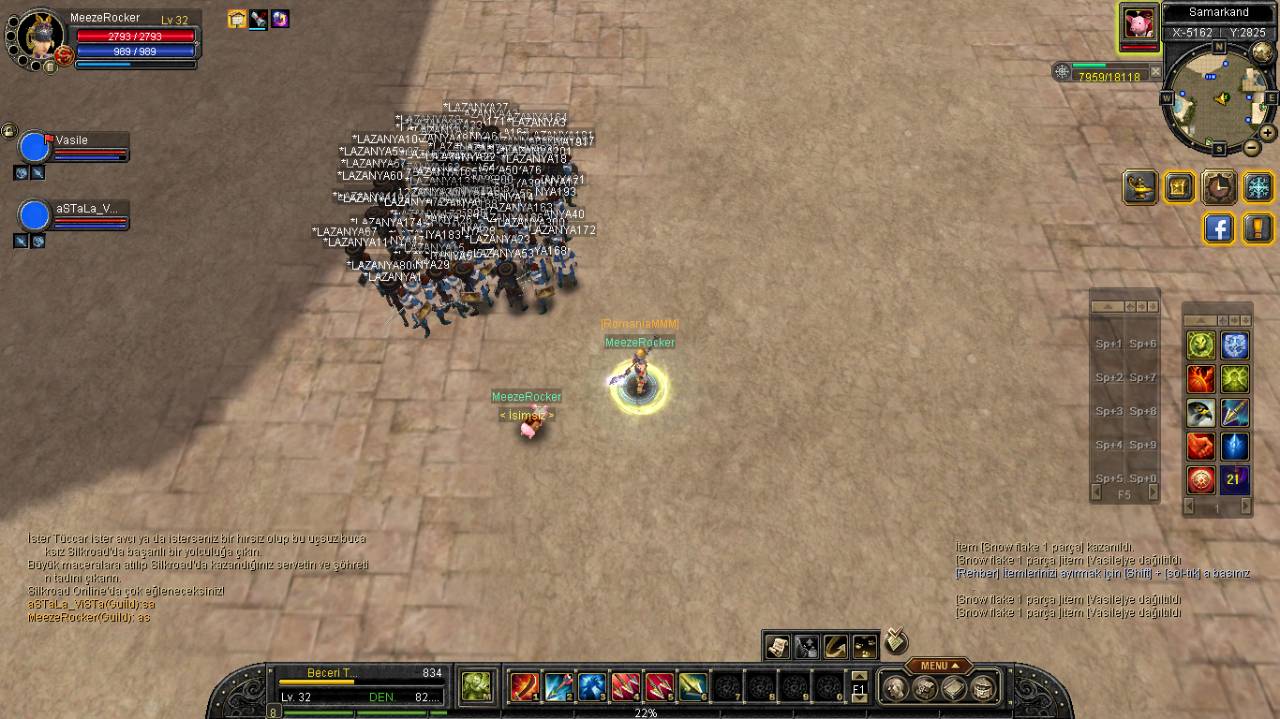Click the orange exclamation mark alert icon

[1258, 229]
